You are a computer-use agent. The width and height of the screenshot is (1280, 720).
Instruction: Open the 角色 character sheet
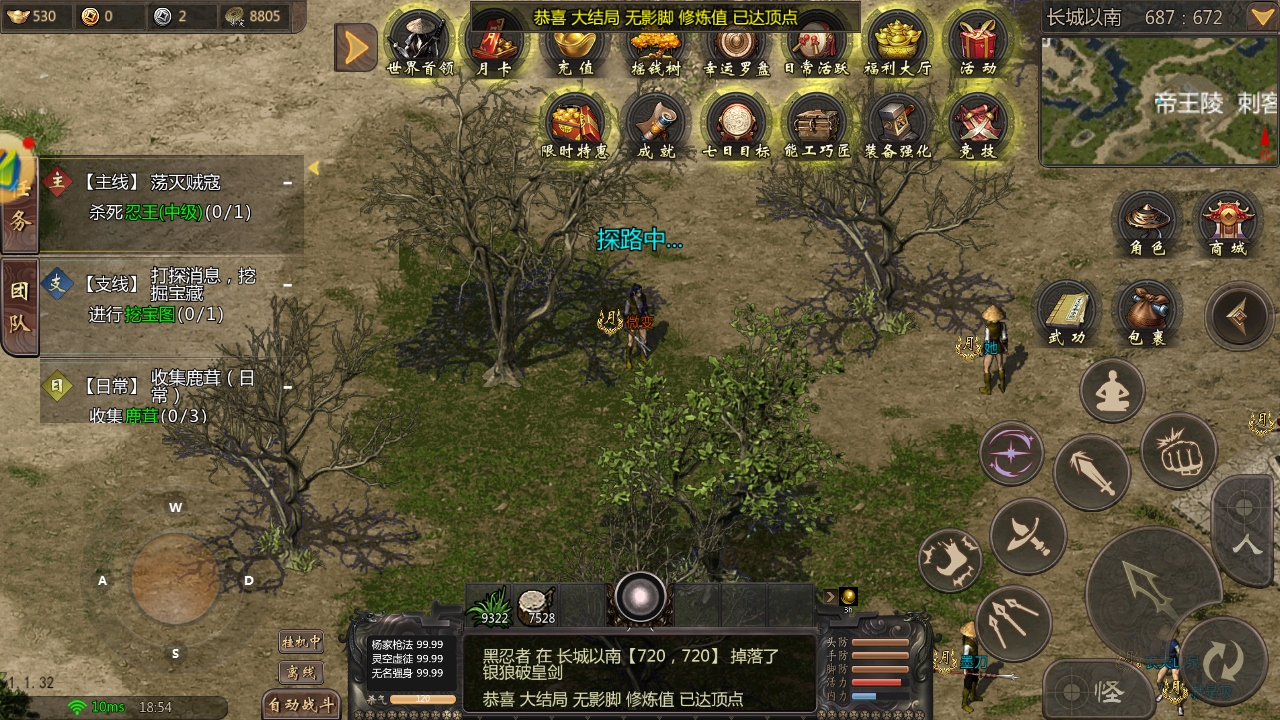click(1147, 222)
